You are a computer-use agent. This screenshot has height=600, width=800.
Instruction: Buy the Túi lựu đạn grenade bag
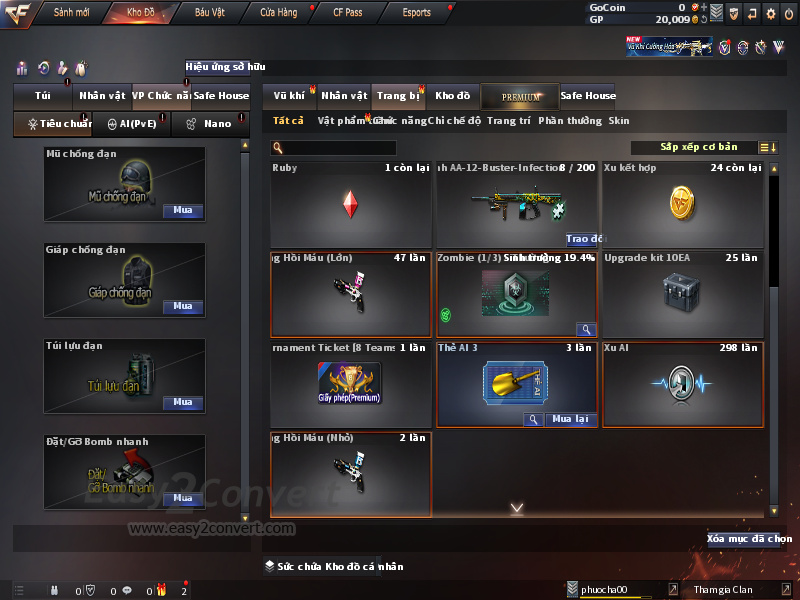click(182, 402)
